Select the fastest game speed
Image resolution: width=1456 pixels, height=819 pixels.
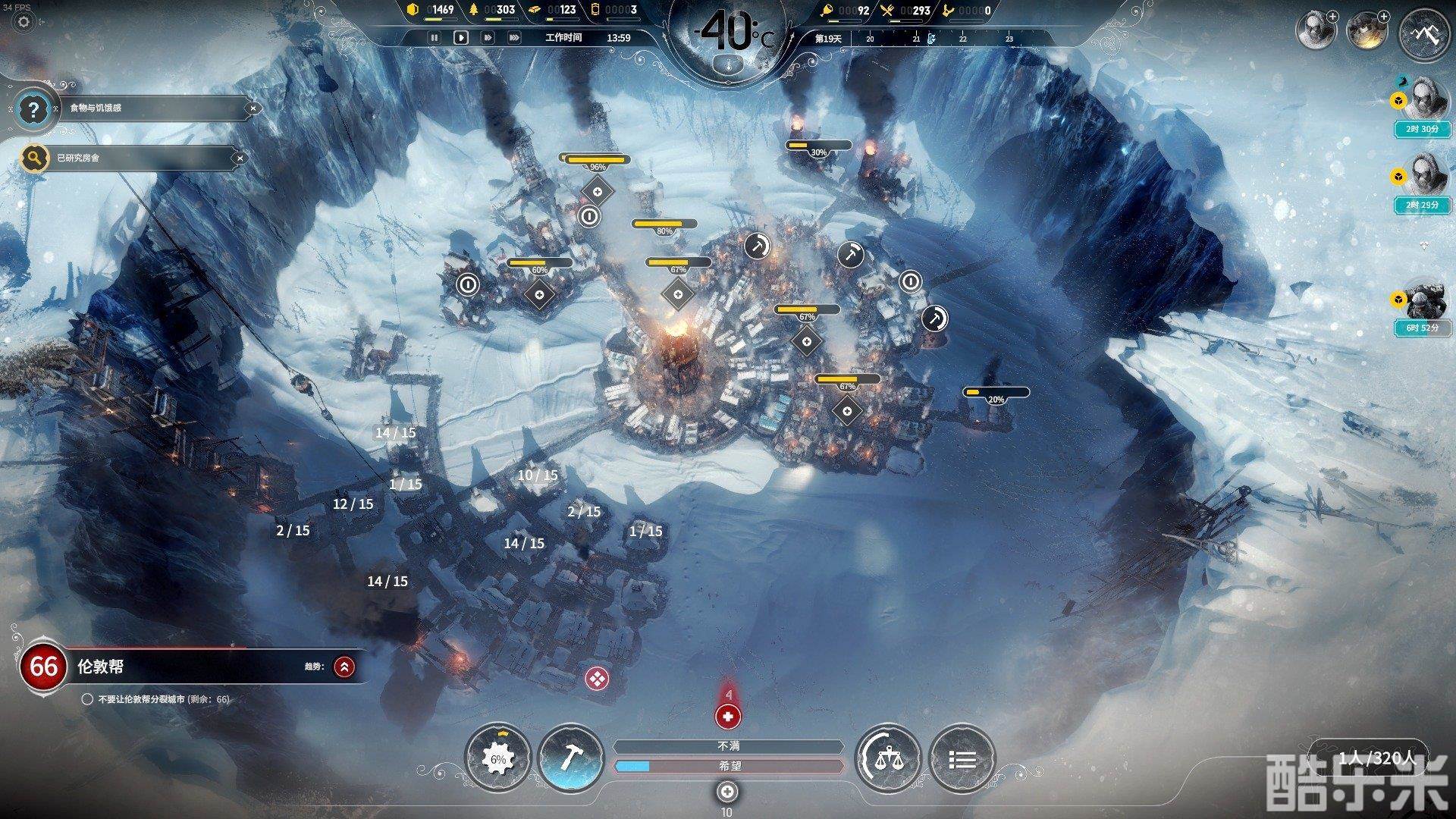(514, 37)
